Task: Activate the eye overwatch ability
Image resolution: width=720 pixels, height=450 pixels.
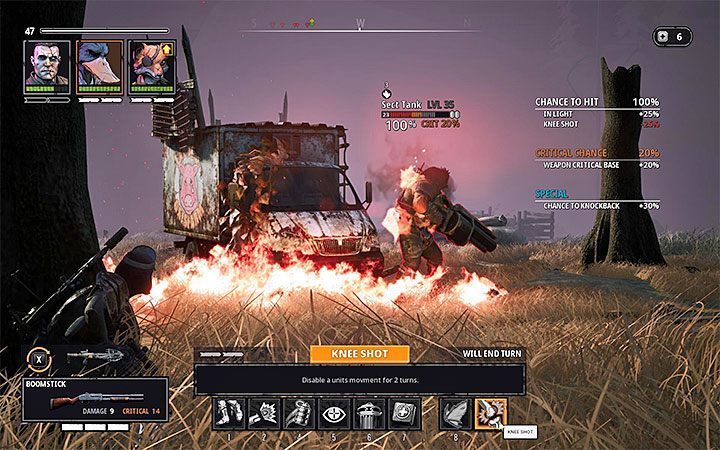Action: pos(334,413)
